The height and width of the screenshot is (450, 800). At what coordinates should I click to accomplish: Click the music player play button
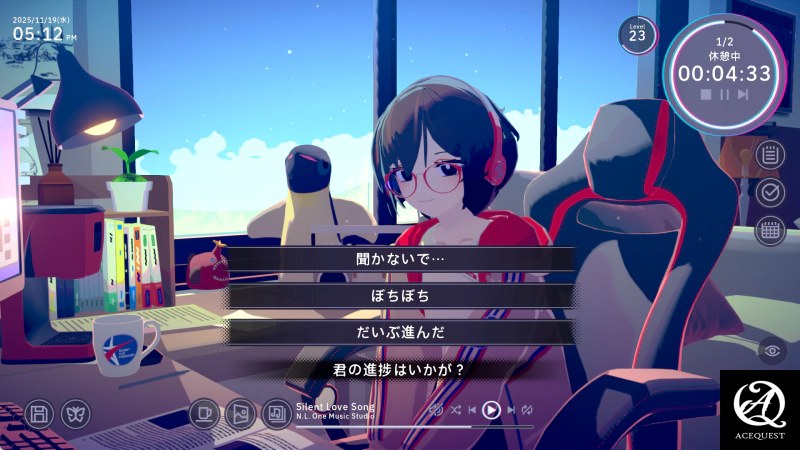pyautogui.click(x=491, y=410)
